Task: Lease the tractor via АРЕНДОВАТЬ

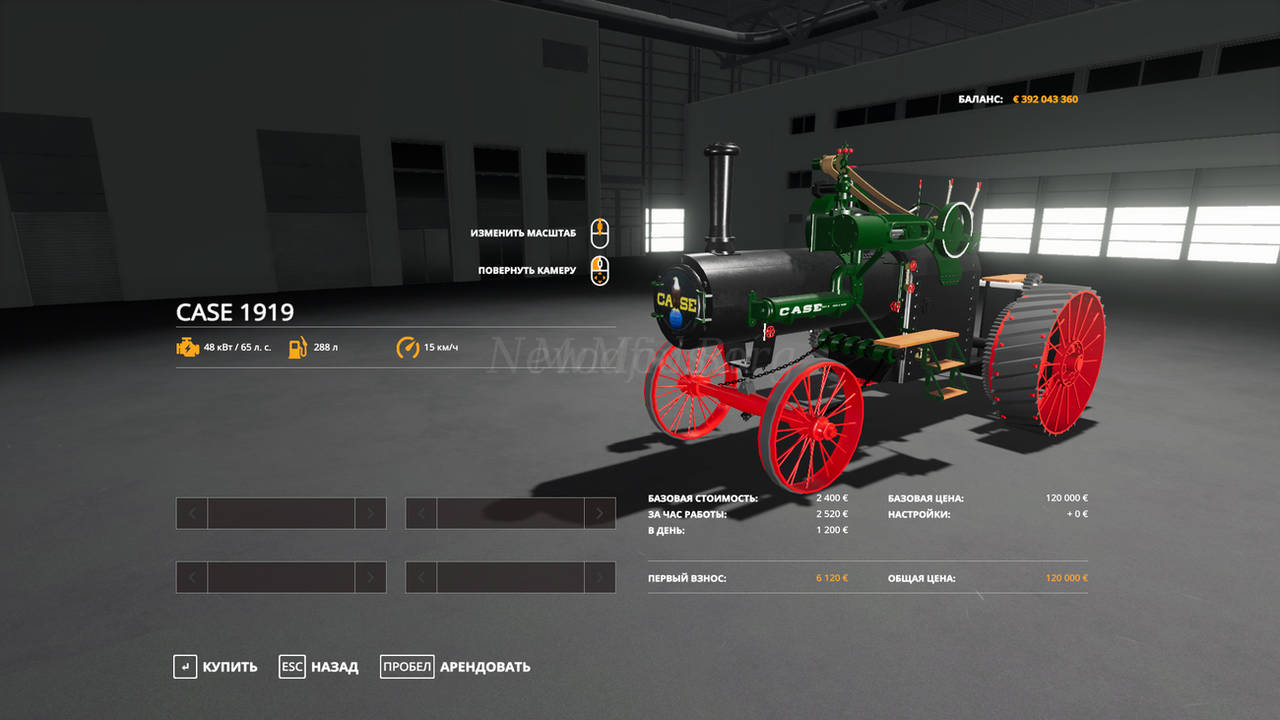Action: [x=456, y=667]
